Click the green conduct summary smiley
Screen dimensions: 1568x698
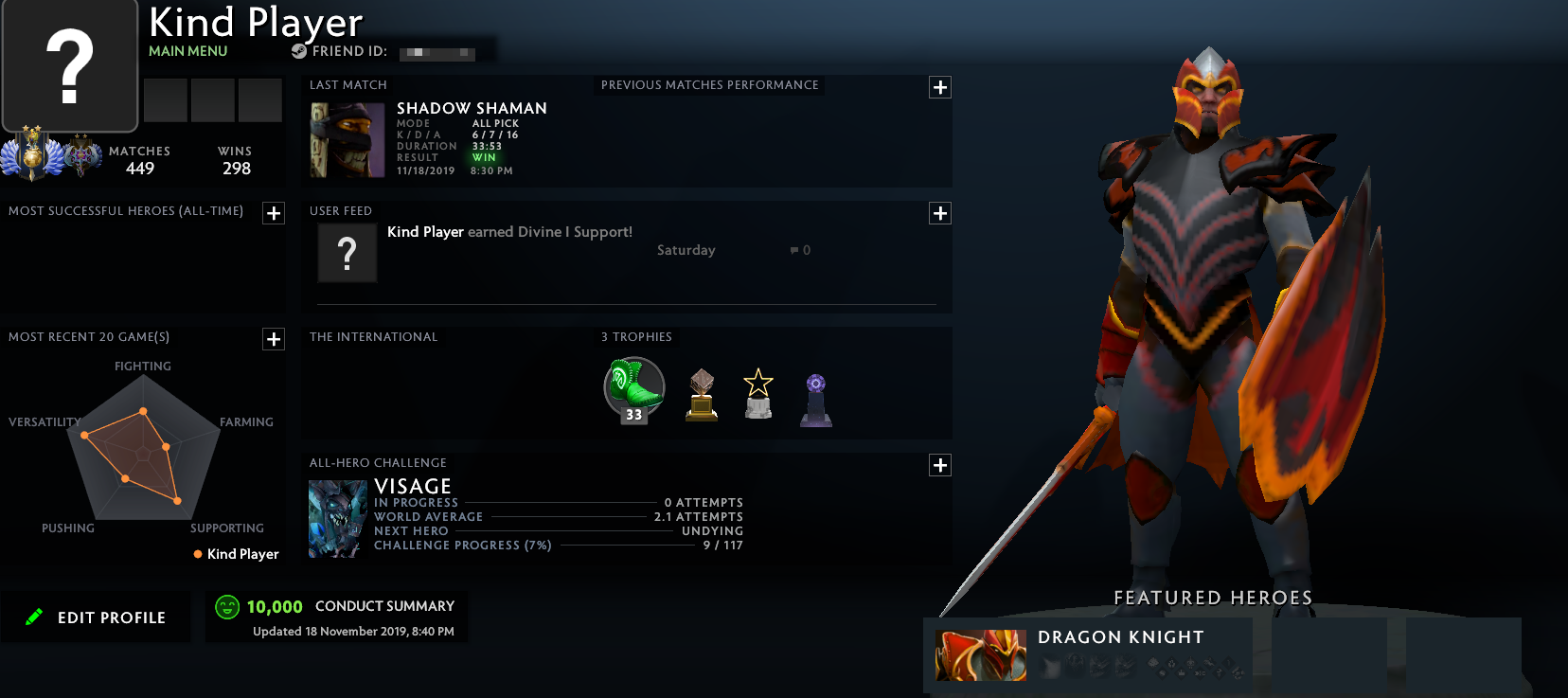pos(225,606)
